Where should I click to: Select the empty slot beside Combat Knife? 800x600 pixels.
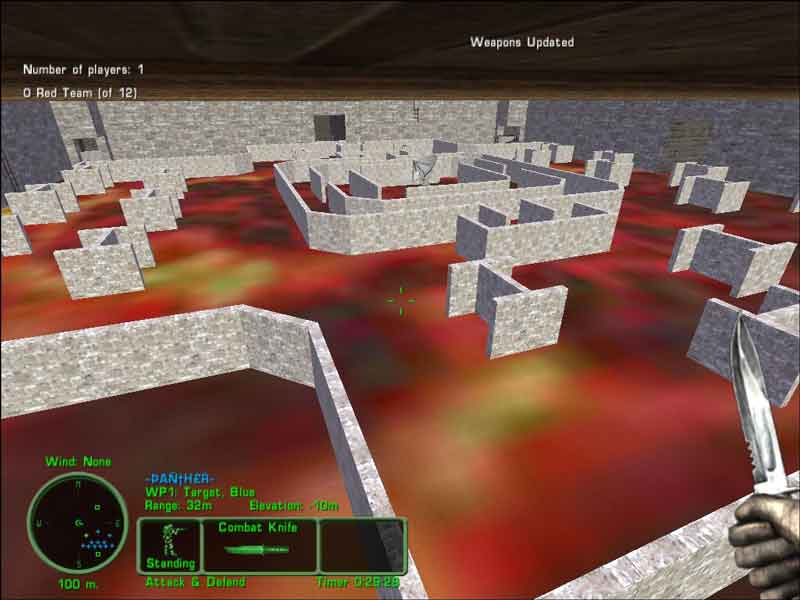[x=361, y=545]
